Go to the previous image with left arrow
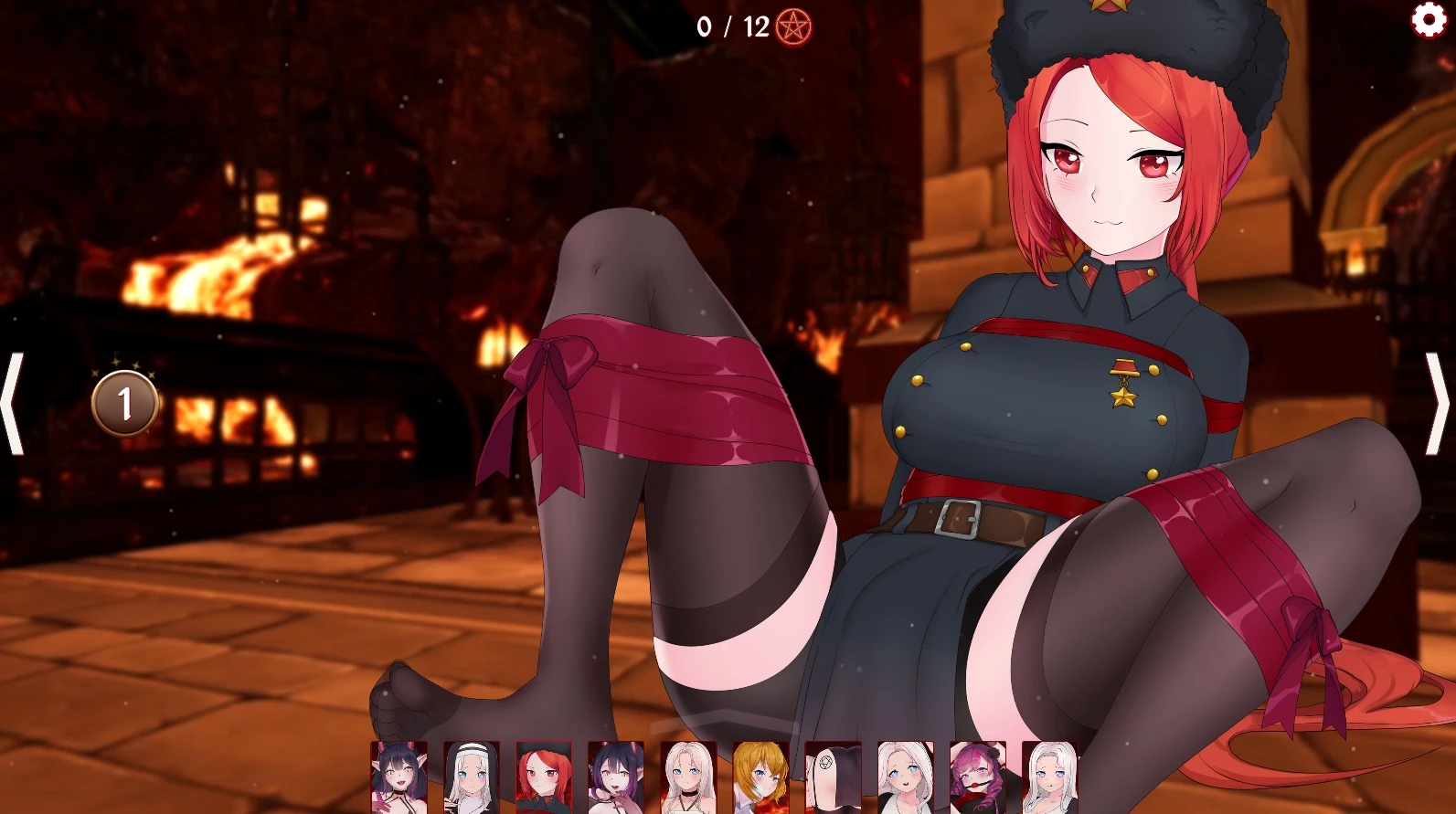The image size is (1456, 814). pyautogui.click(x=13, y=403)
